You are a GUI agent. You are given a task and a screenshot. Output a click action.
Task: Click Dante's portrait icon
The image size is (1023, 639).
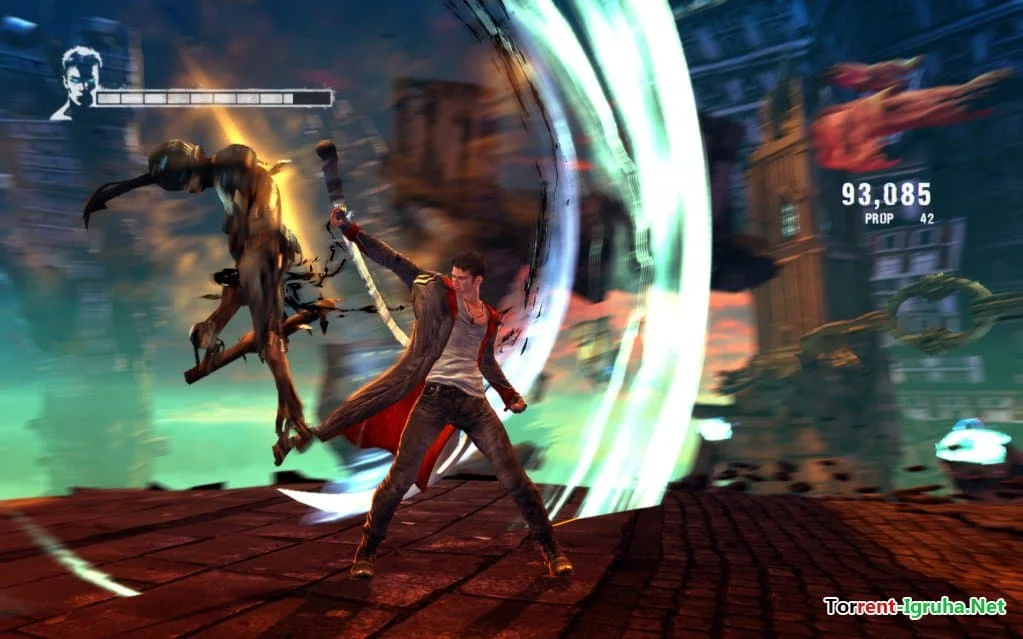pyautogui.click(x=77, y=82)
